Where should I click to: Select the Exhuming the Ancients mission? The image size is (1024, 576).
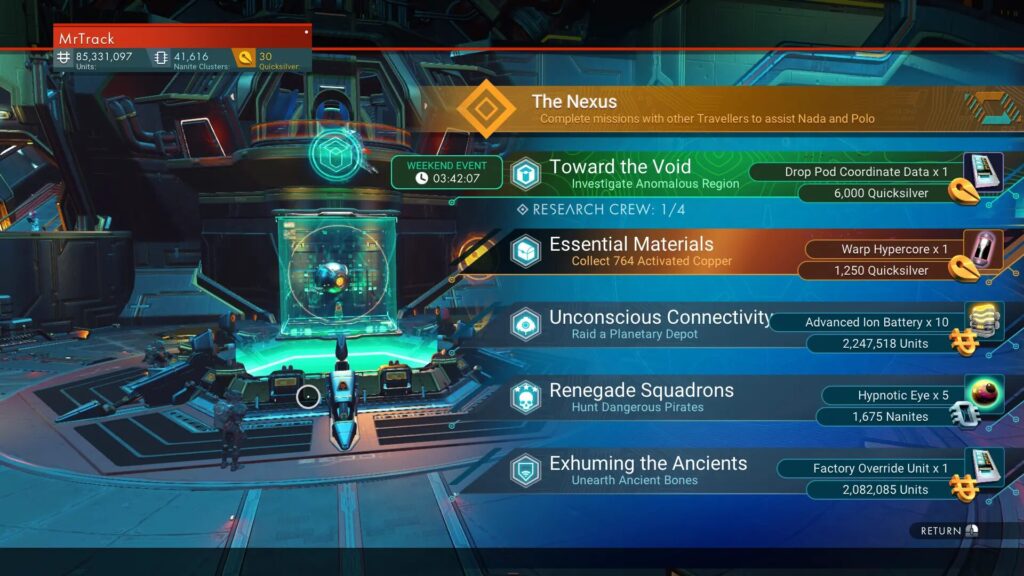[647, 470]
